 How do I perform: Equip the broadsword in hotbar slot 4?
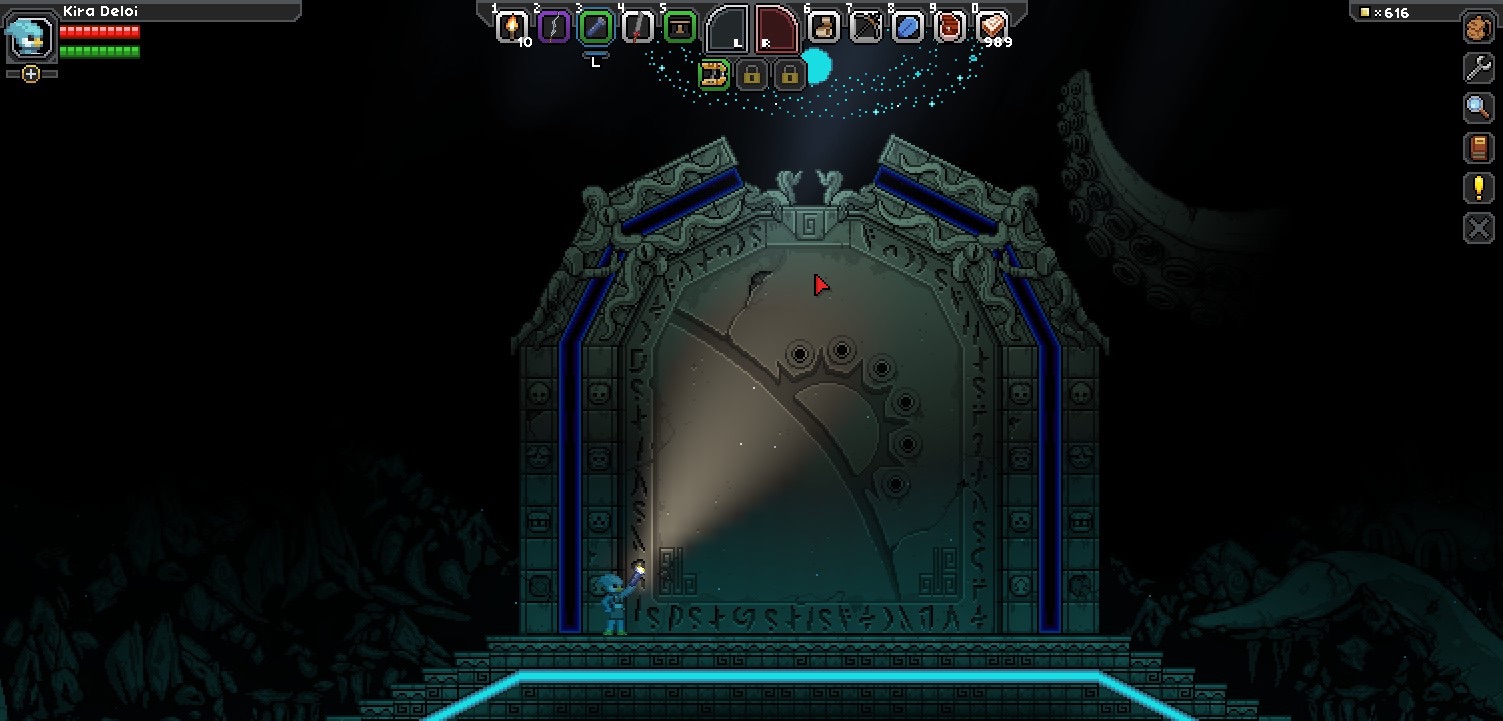coord(637,26)
